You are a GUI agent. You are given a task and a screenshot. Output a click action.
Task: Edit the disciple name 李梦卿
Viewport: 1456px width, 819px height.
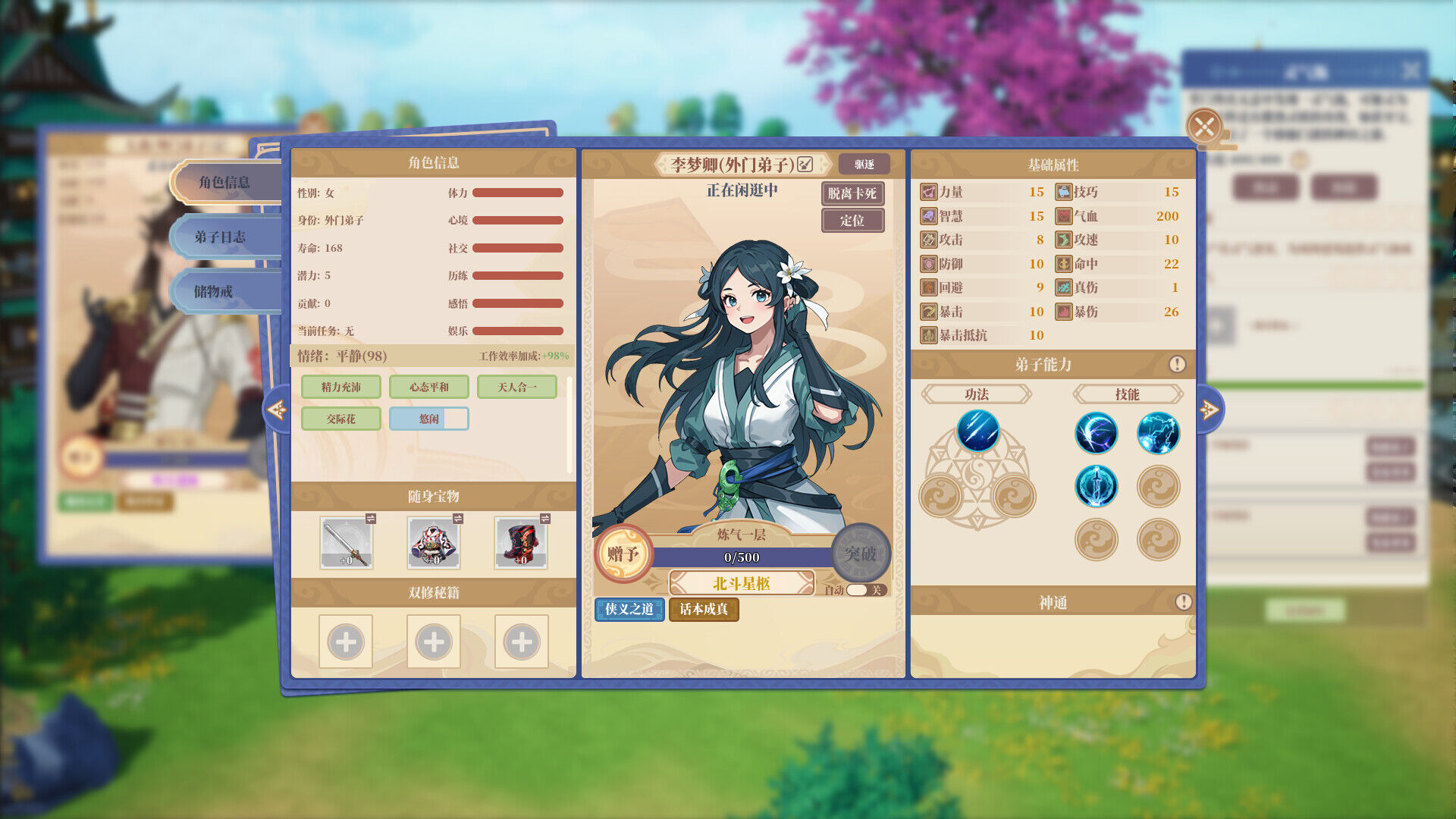805,165
